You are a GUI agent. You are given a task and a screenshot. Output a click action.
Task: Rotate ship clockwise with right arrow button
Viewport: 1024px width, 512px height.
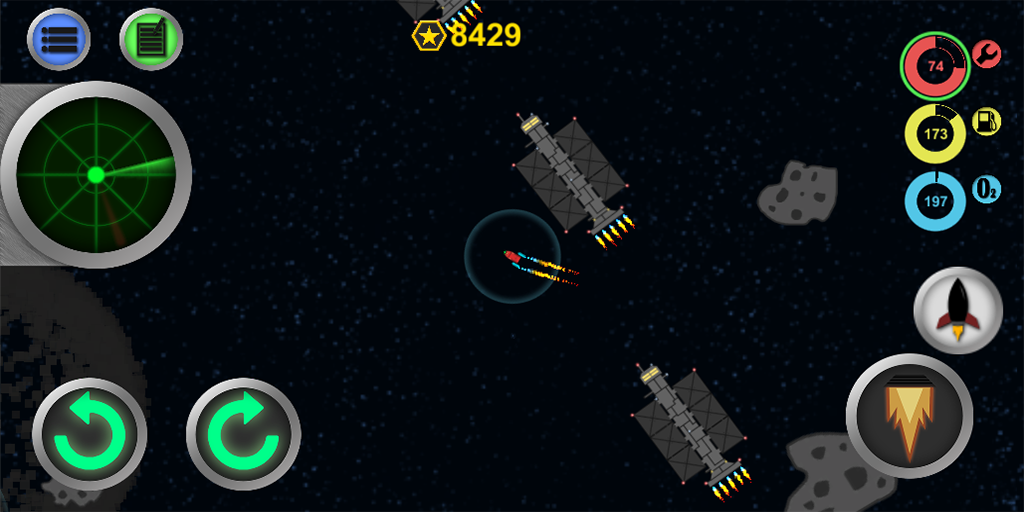(243, 435)
